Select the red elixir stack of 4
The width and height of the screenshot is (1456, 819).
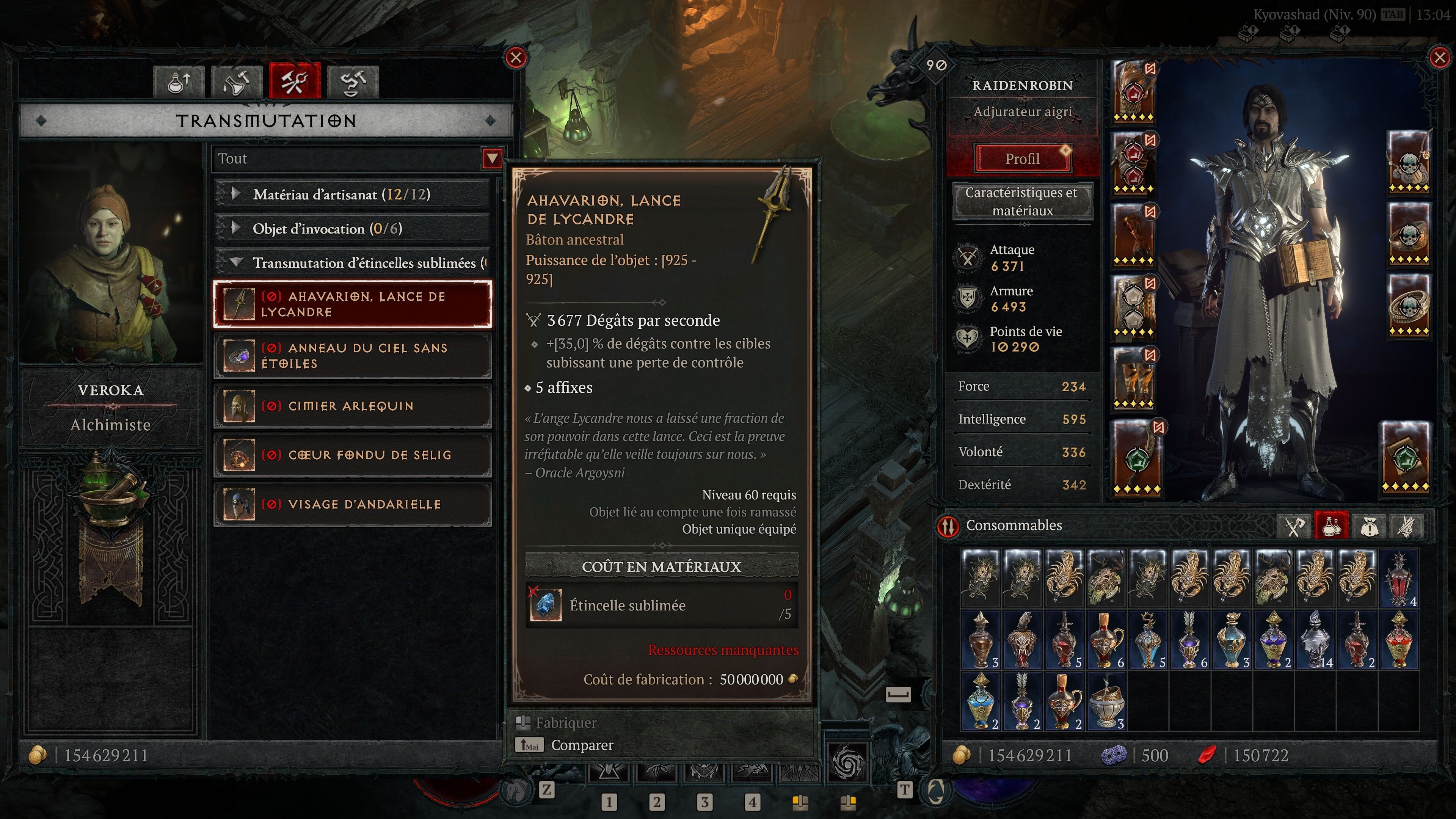[x=1400, y=579]
